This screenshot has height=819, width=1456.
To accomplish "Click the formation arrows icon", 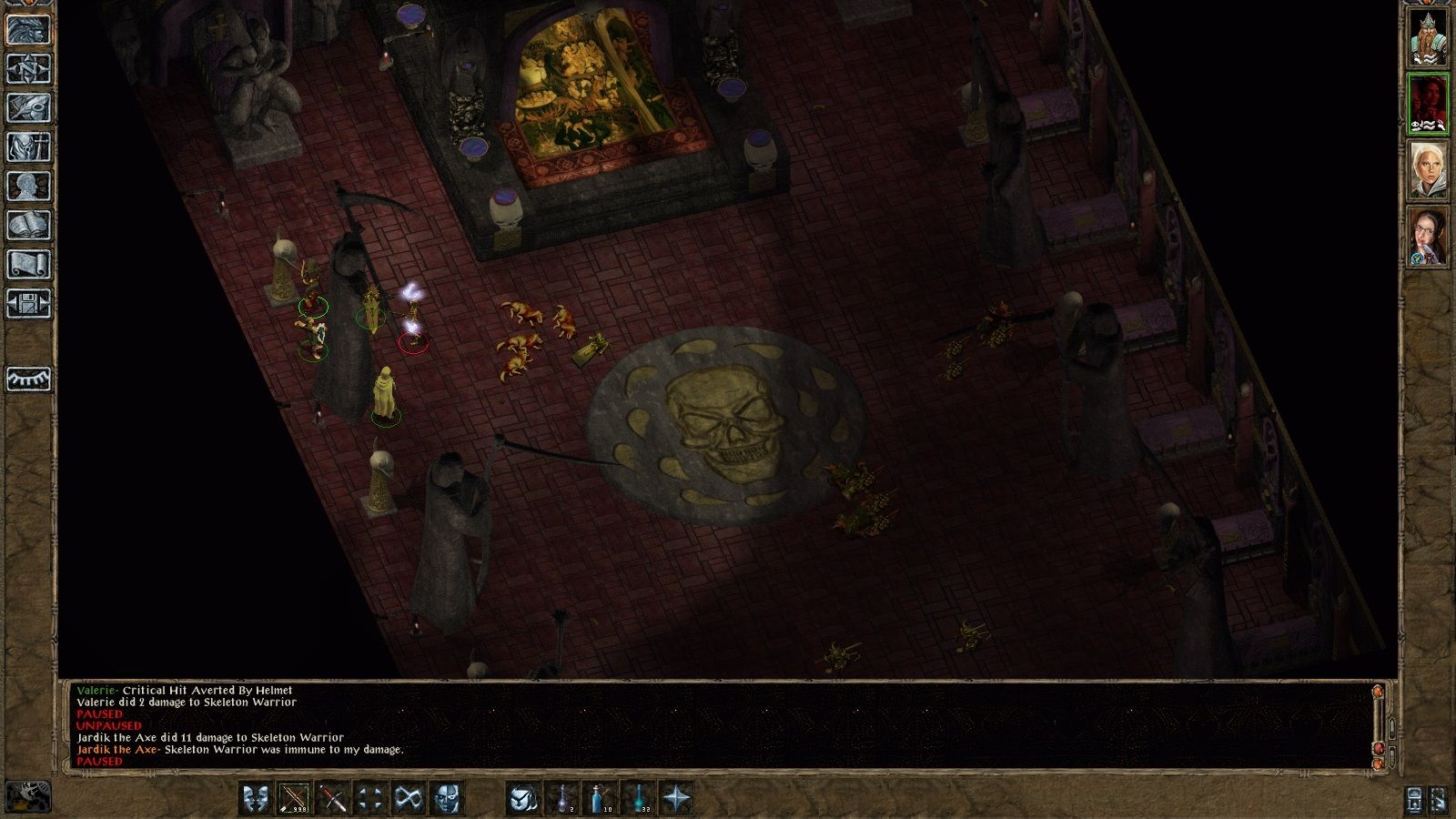I will [373, 798].
